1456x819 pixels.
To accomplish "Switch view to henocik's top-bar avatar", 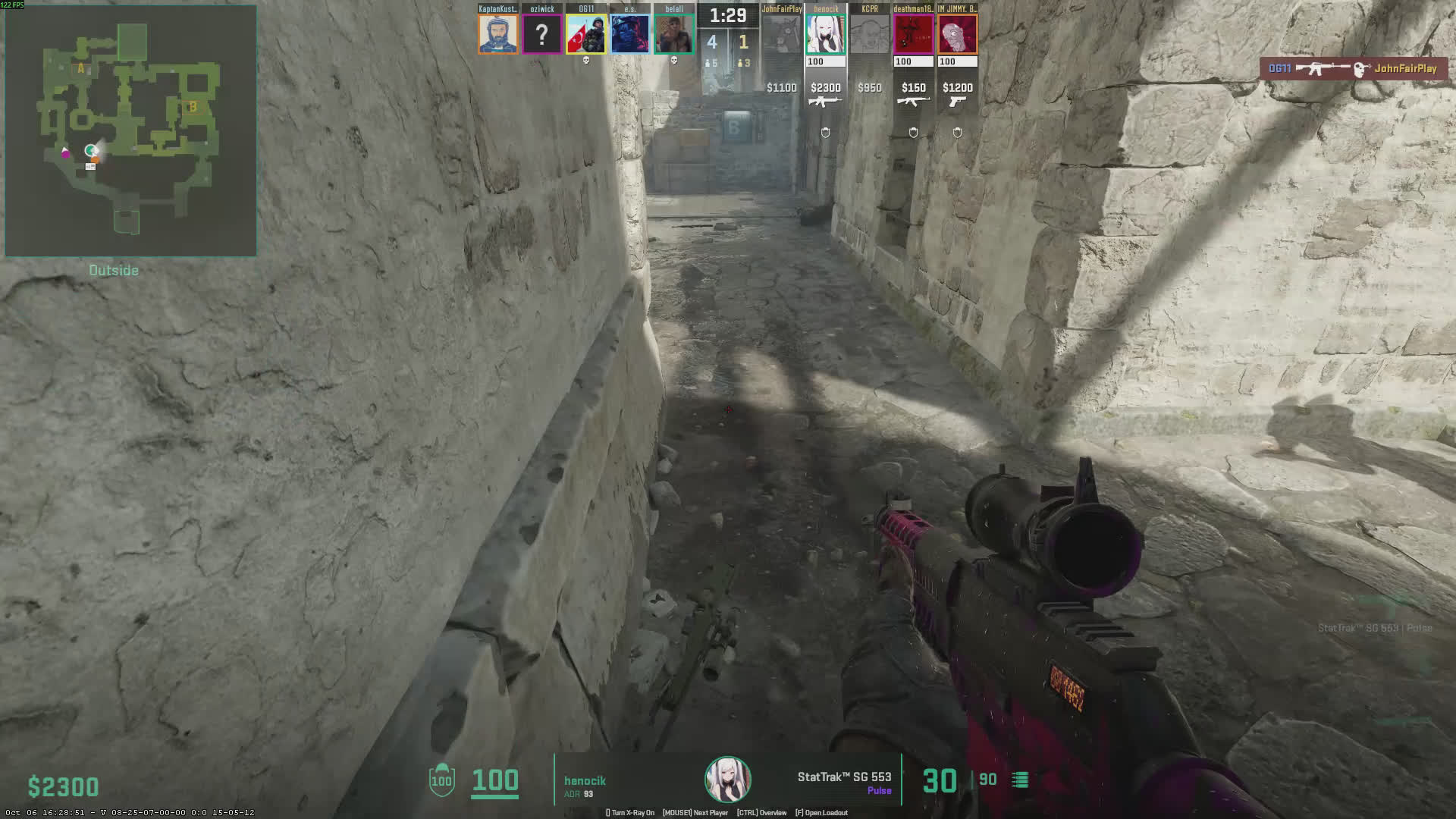I will pos(826,34).
